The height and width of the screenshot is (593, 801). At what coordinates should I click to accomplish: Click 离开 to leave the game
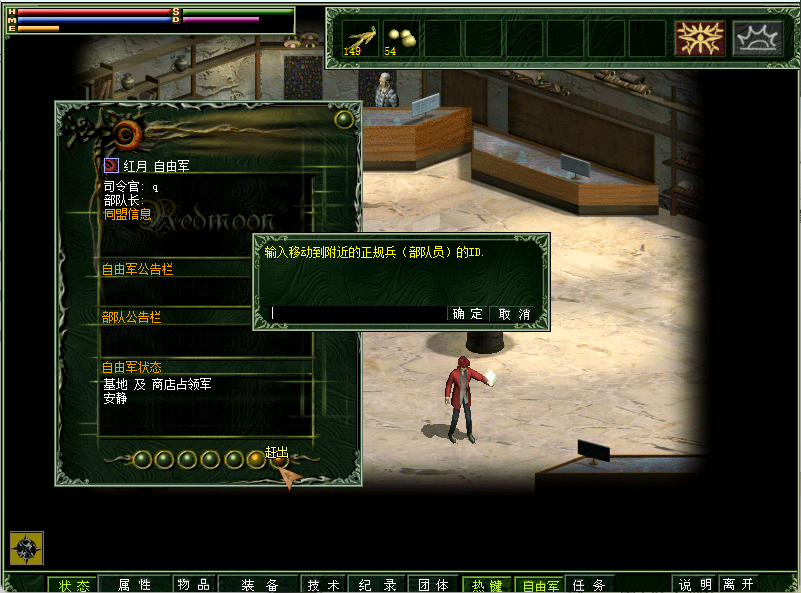pyautogui.click(x=739, y=585)
